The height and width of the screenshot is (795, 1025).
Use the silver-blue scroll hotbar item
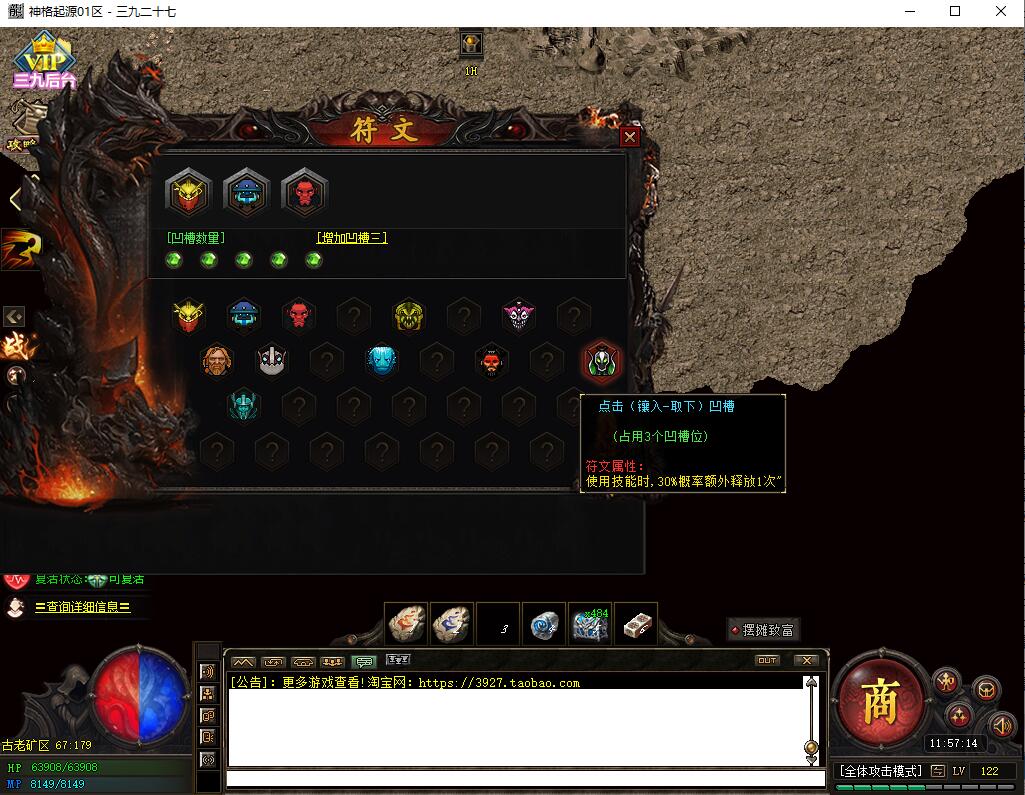tap(545, 625)
